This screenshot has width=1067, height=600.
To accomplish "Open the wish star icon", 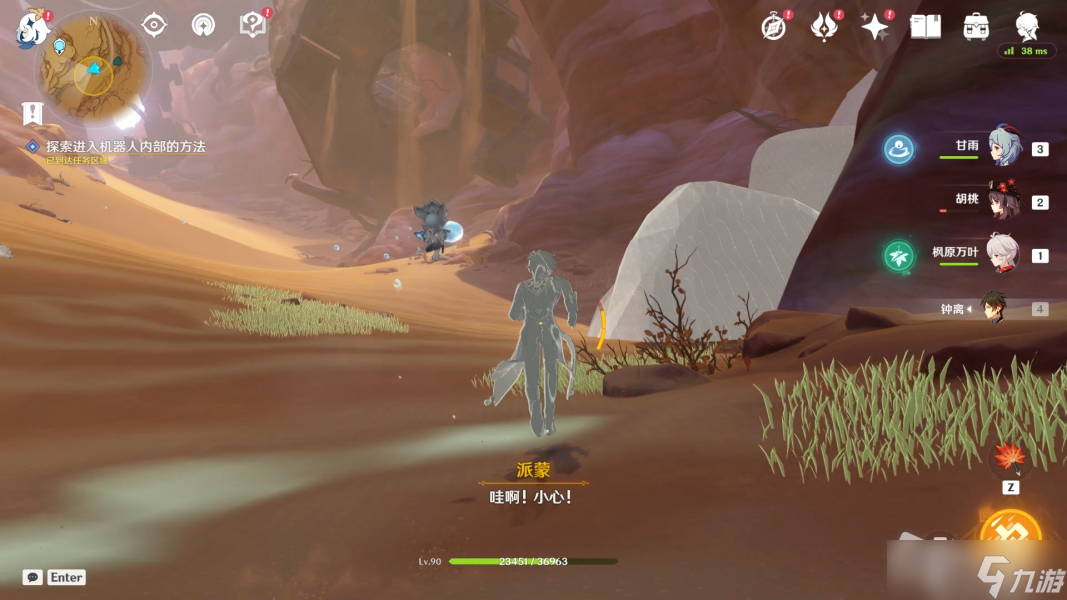I will tap(874, 27).
